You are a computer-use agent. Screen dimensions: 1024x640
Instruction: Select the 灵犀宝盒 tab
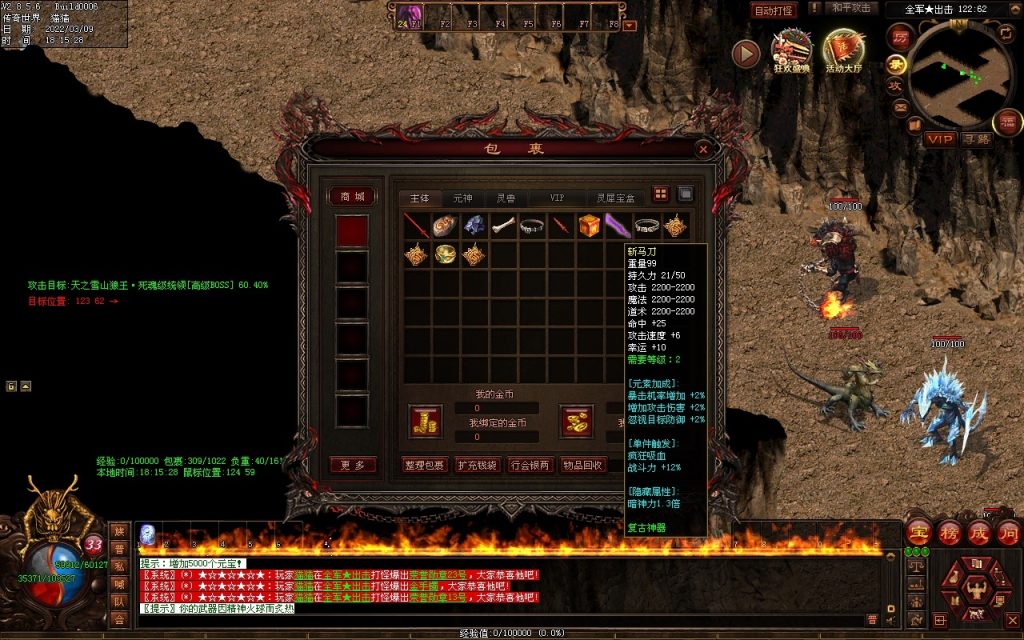615,198
